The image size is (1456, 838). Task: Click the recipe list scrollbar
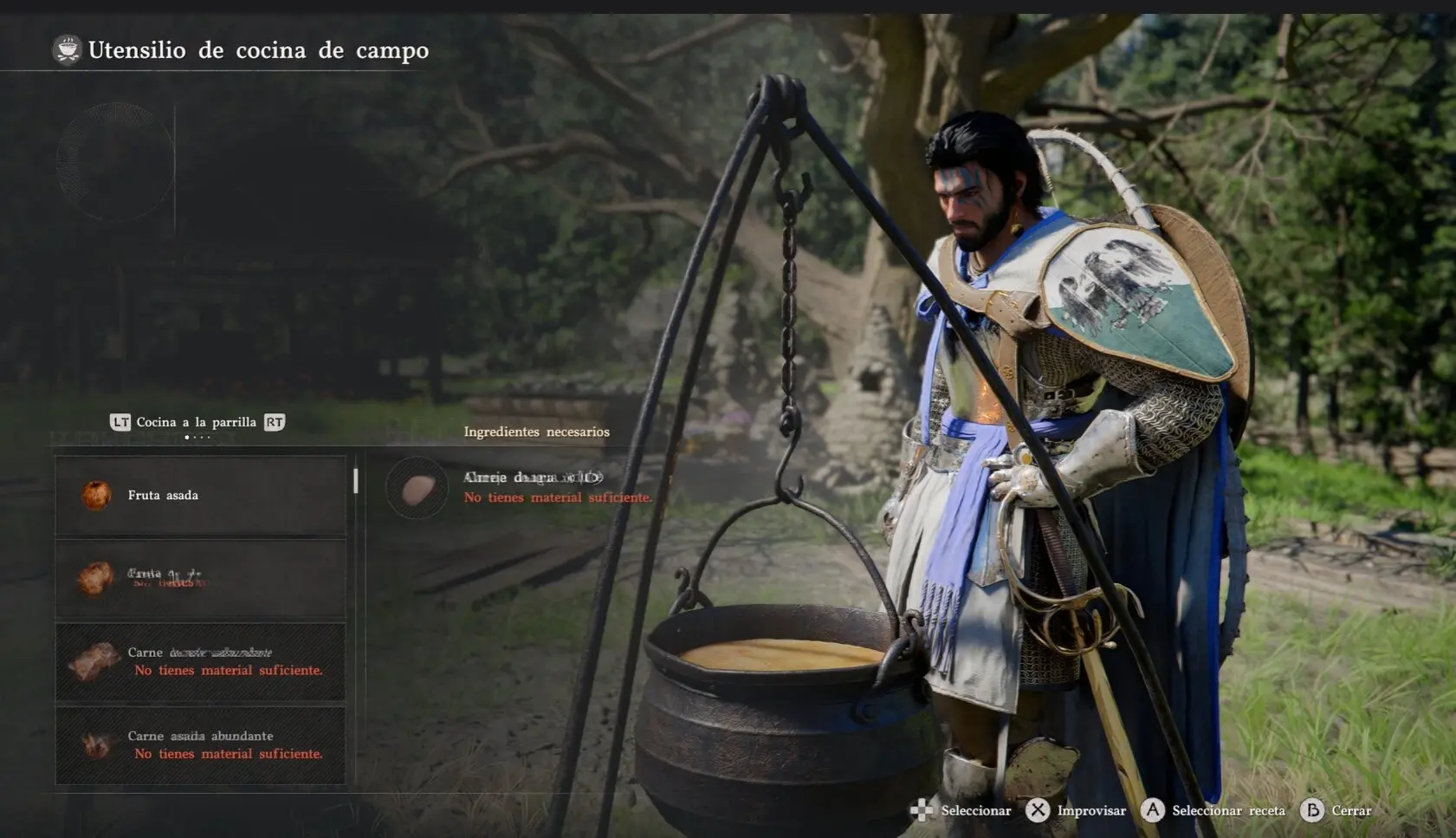click(356, 481)
